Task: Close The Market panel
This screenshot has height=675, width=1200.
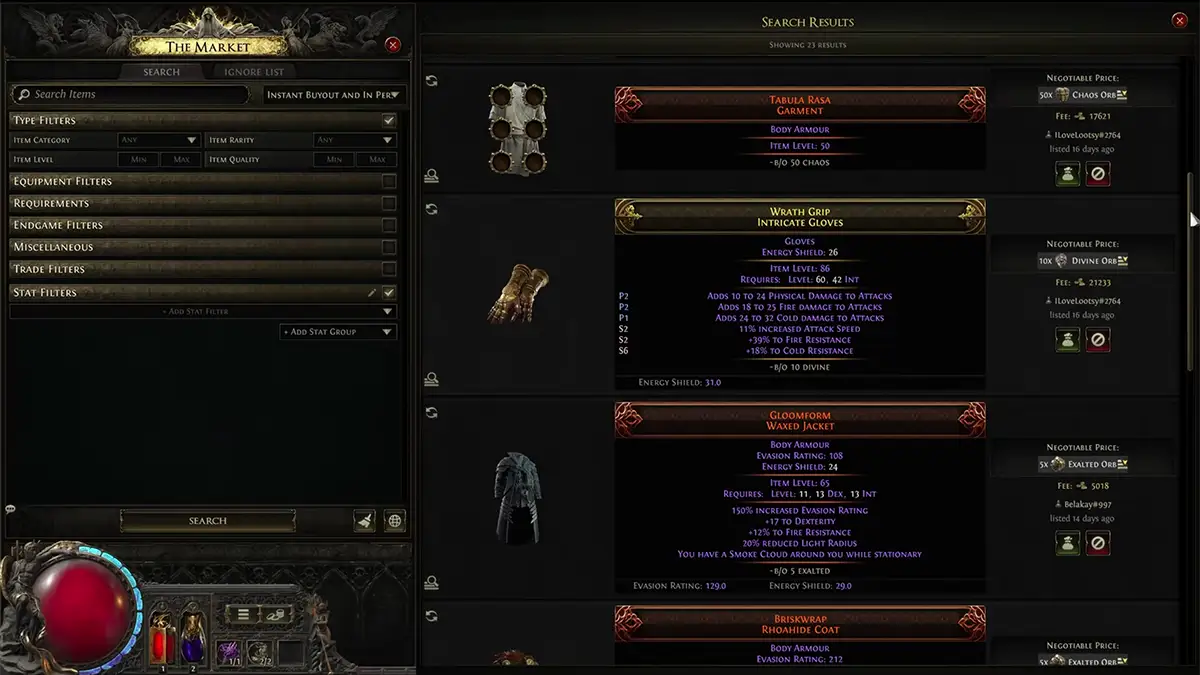Action: click(393, 45)
